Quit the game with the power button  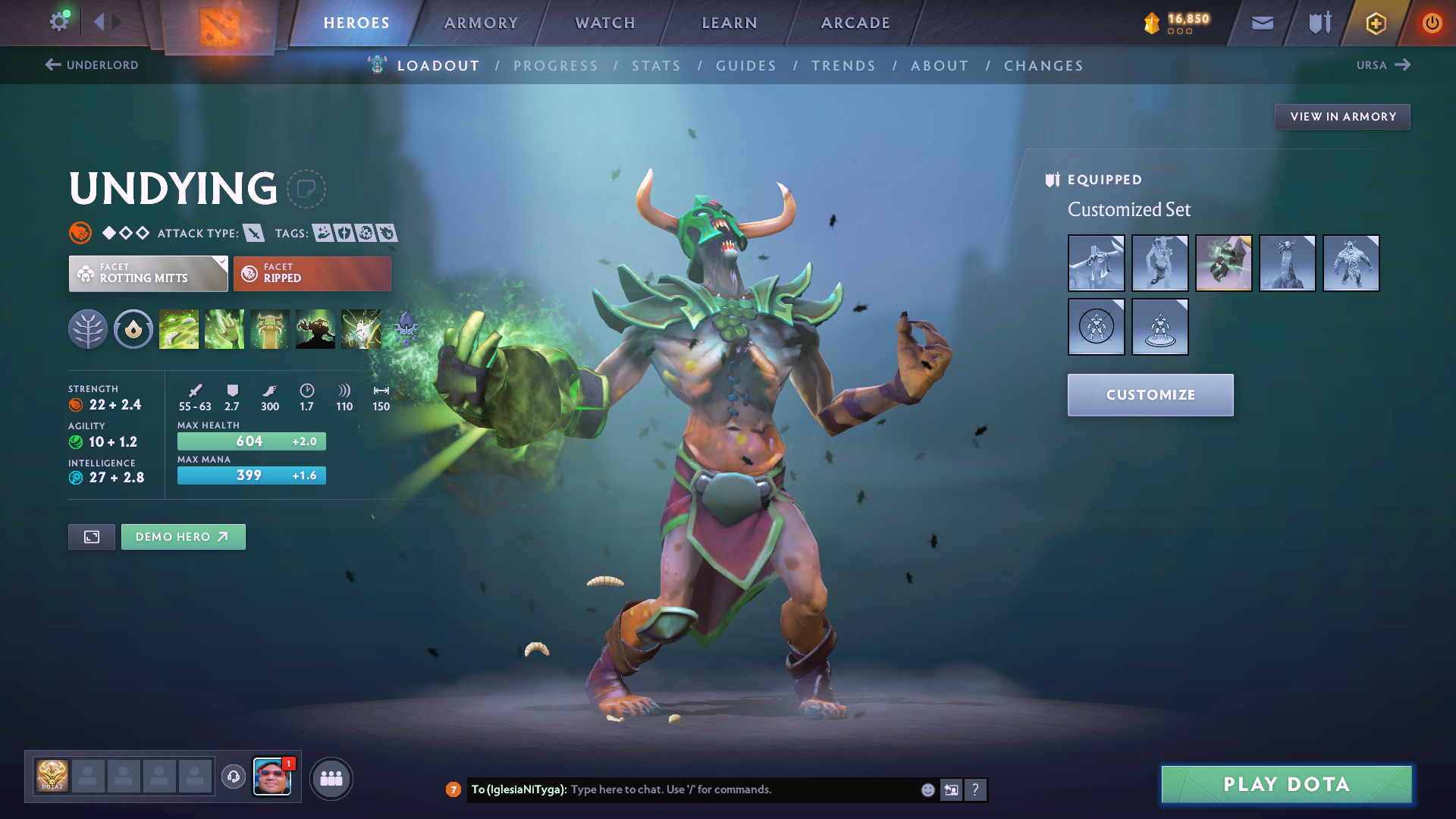point(1432,24)
